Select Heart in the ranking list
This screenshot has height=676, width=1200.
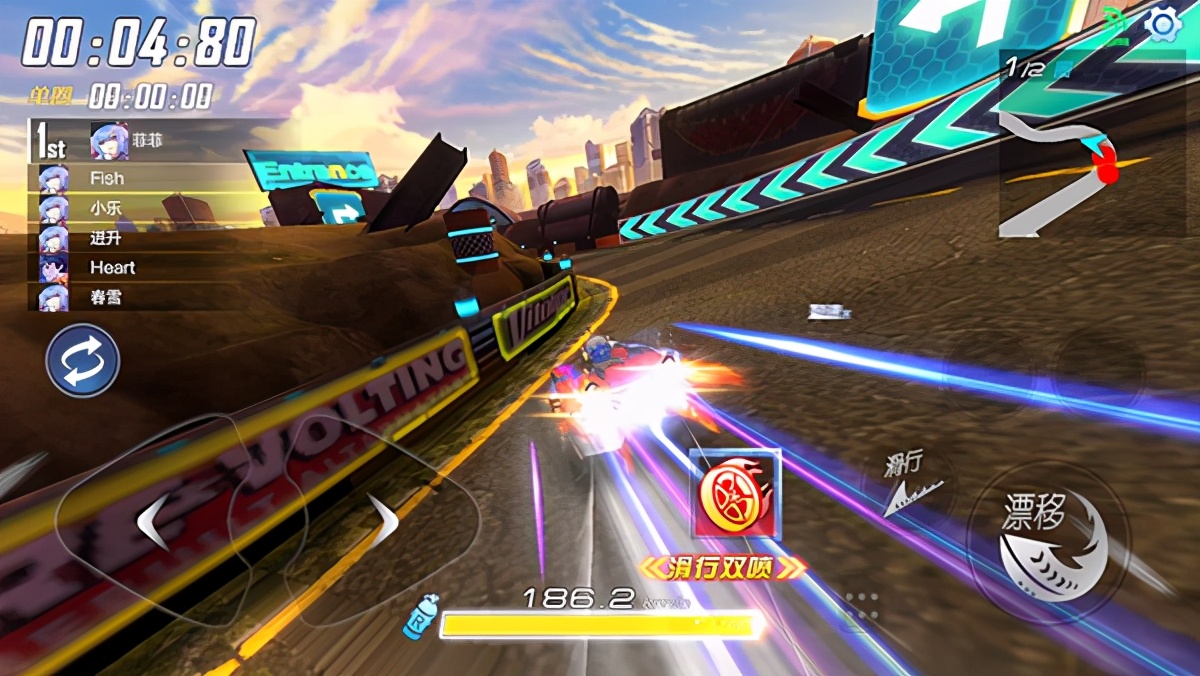click(x=111, y=268)
